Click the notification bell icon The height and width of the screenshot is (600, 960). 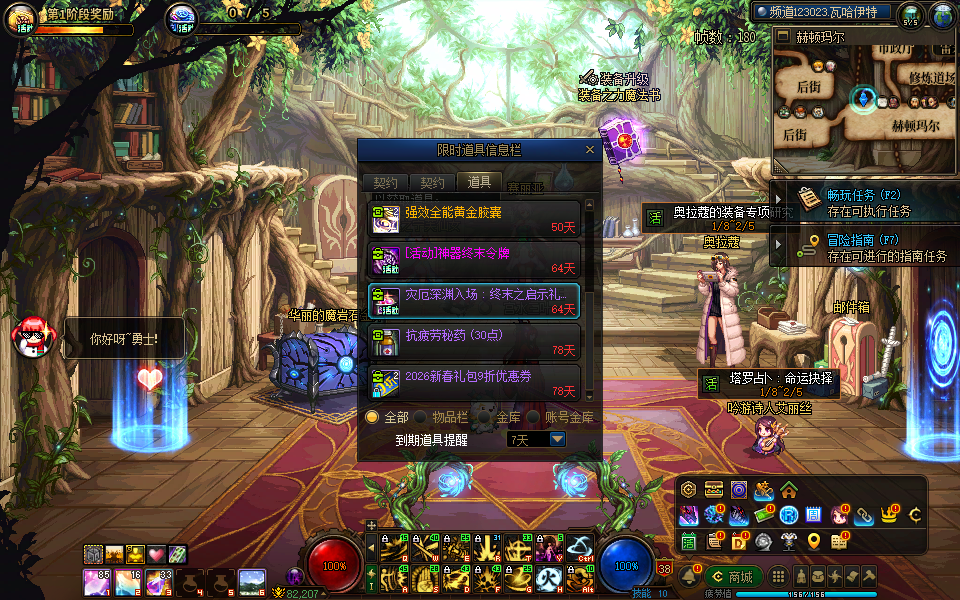pos(689,577)
